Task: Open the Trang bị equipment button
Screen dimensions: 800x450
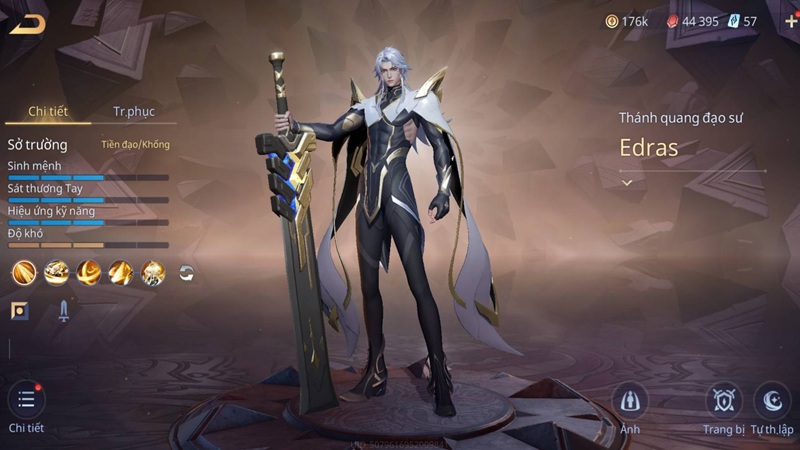Action: point(724,401)
